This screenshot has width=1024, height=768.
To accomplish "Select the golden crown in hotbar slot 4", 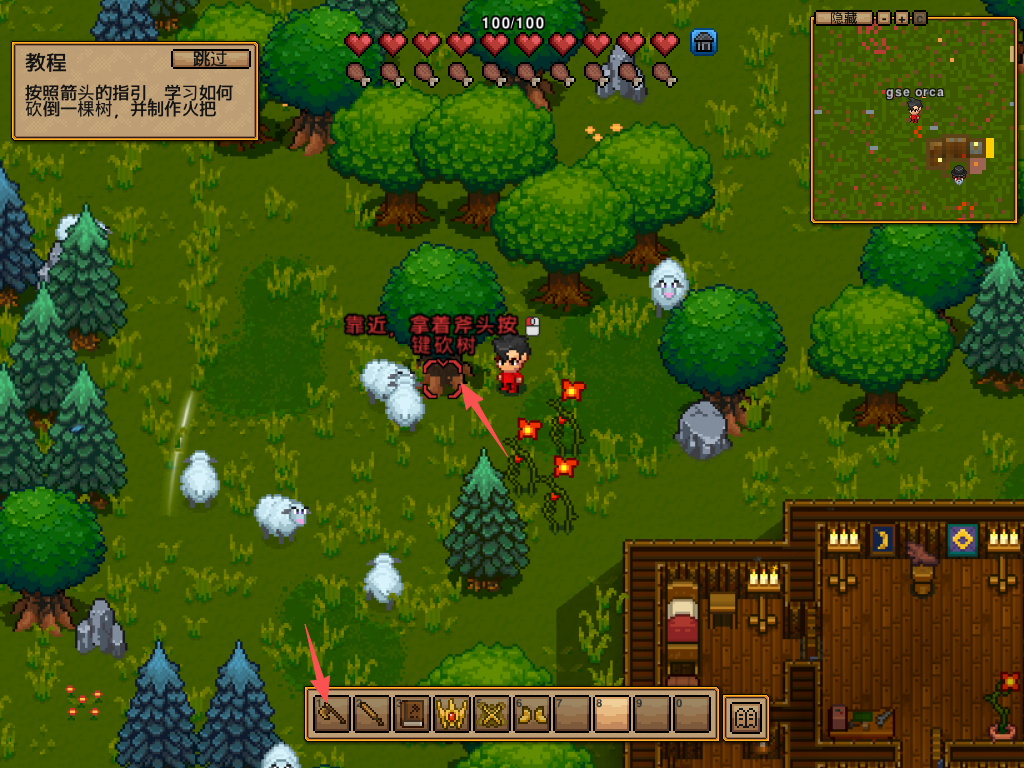I will pyautogui.click(x=452, y=714).
